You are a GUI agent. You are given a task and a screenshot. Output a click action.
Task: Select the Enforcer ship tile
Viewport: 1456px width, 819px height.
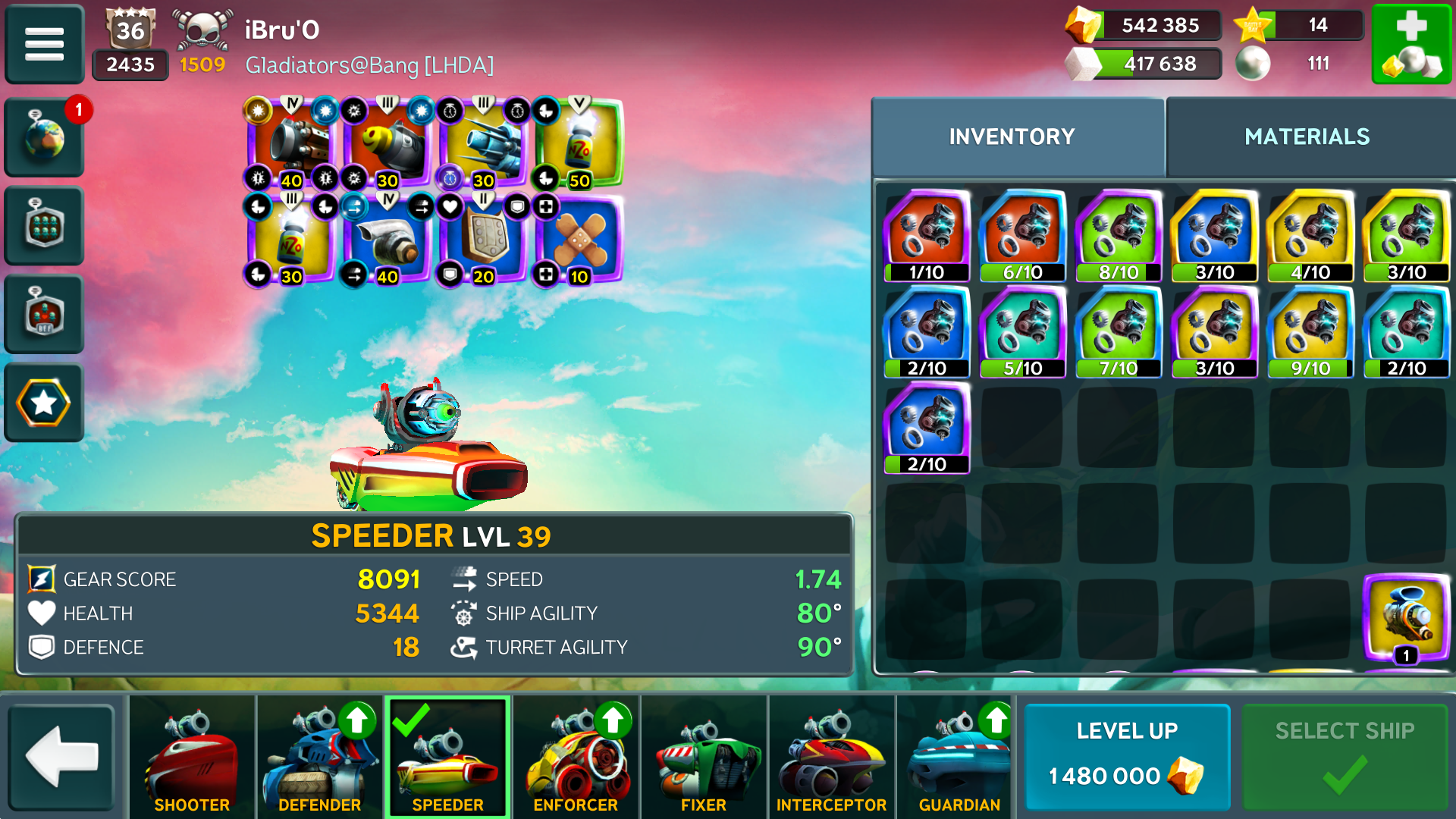(x=576, y=757)
